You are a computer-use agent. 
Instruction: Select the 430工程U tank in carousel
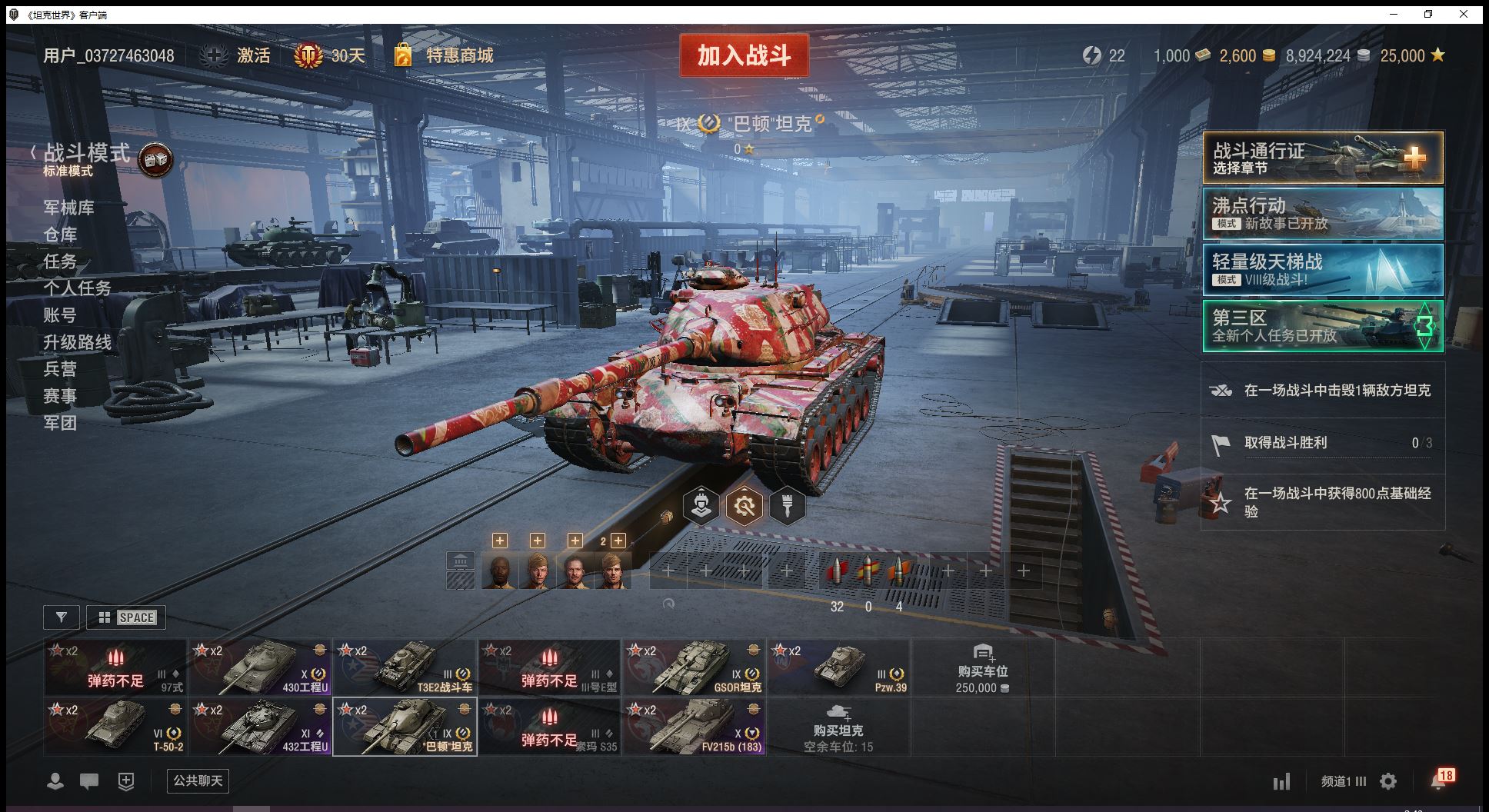[261, 667]
